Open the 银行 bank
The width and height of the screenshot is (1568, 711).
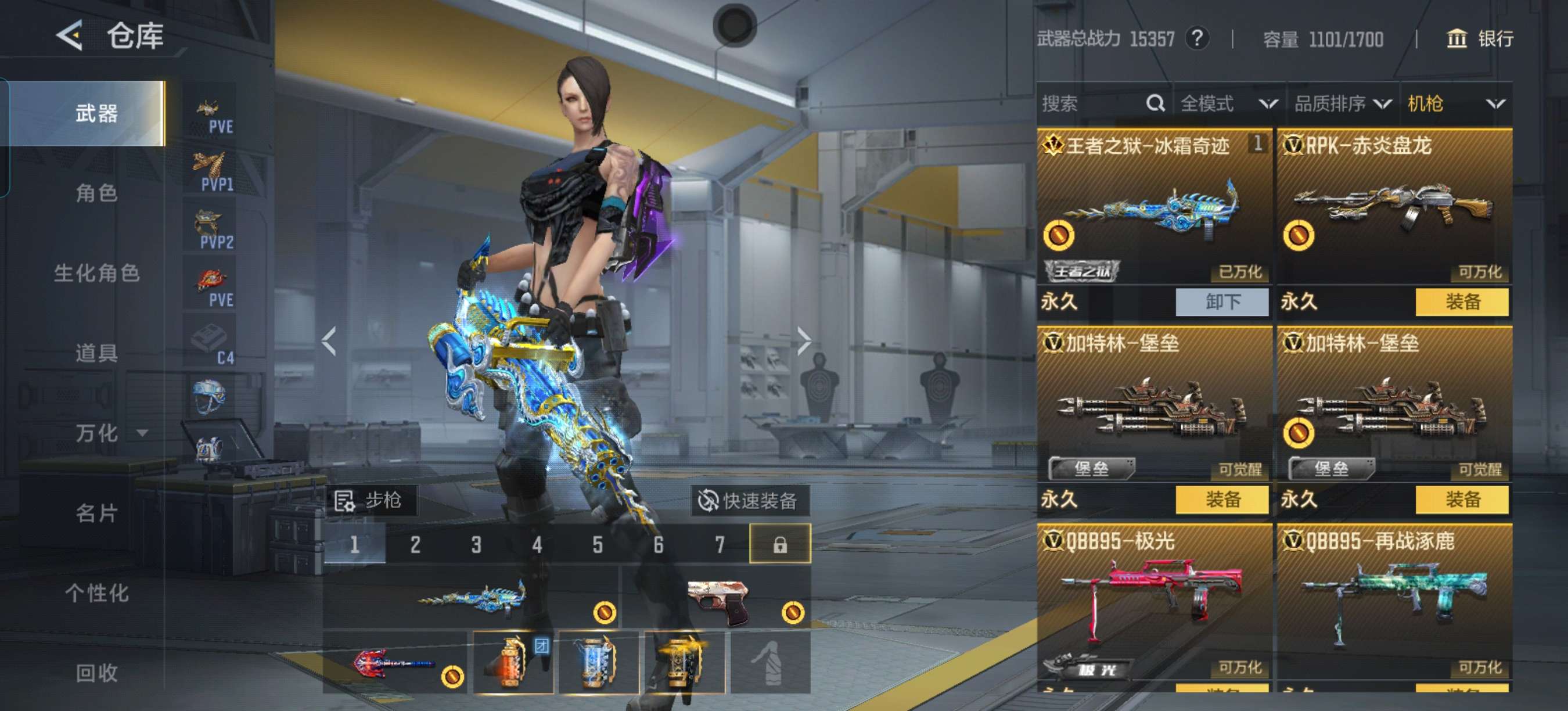pos(1479,39)
